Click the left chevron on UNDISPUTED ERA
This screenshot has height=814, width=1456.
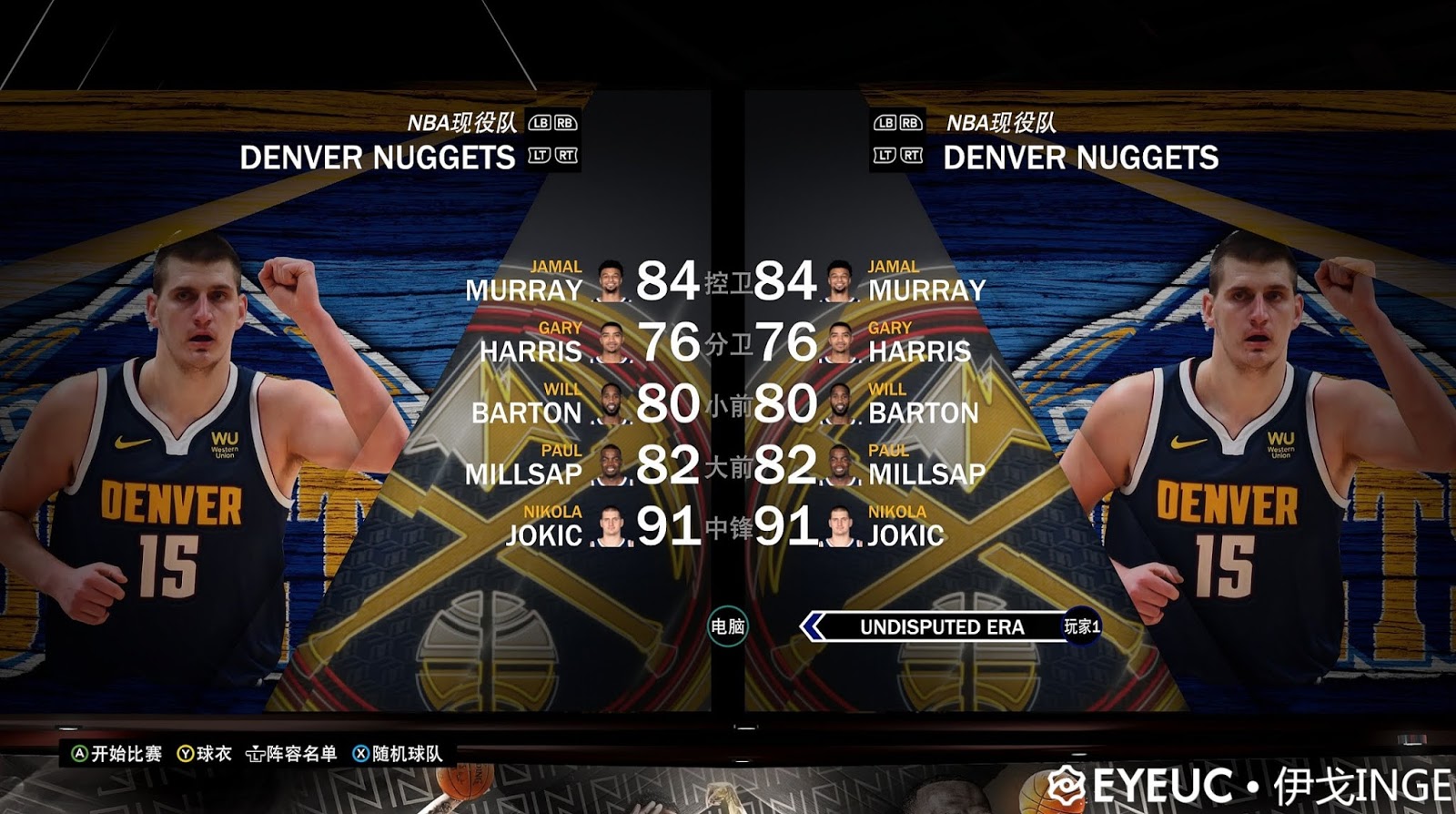tap(813, 626)
